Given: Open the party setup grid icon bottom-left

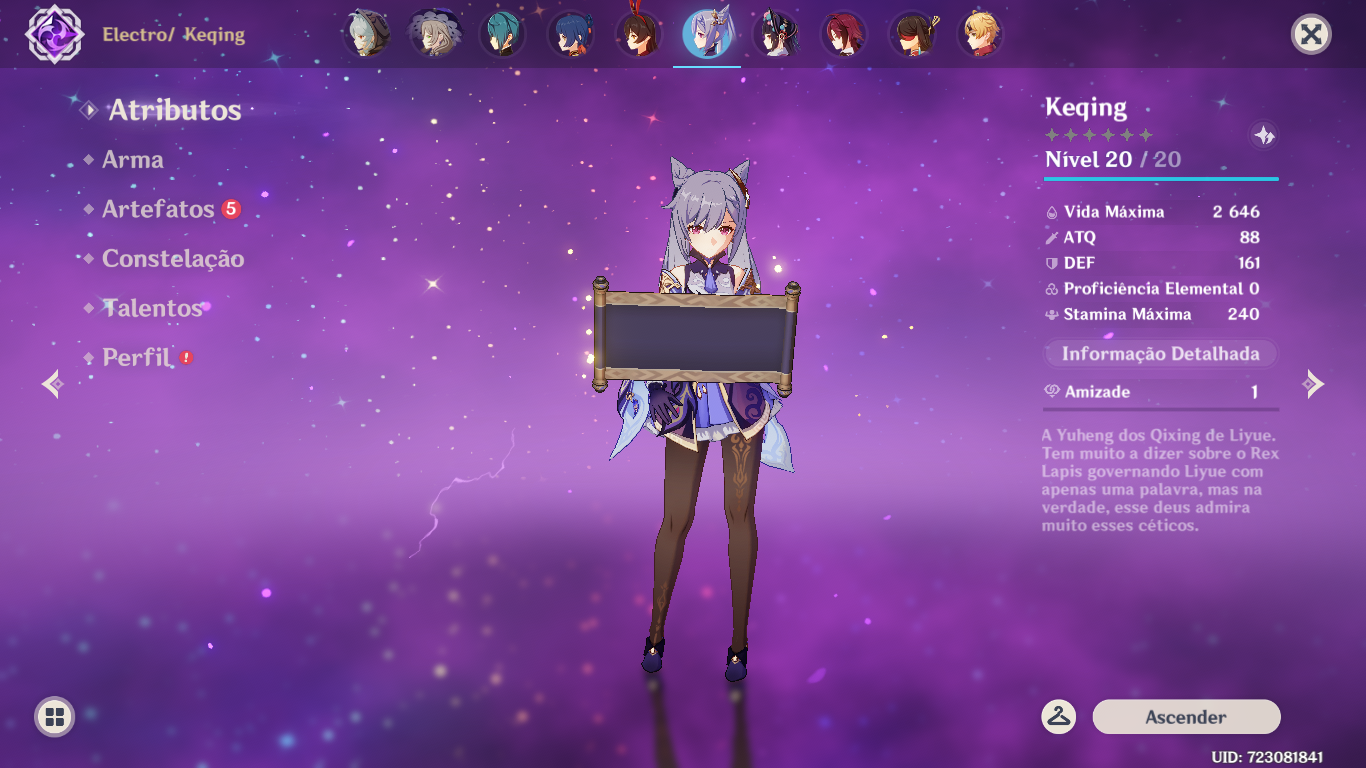Looking at the screenshot, I should click(x=55, y=714).
